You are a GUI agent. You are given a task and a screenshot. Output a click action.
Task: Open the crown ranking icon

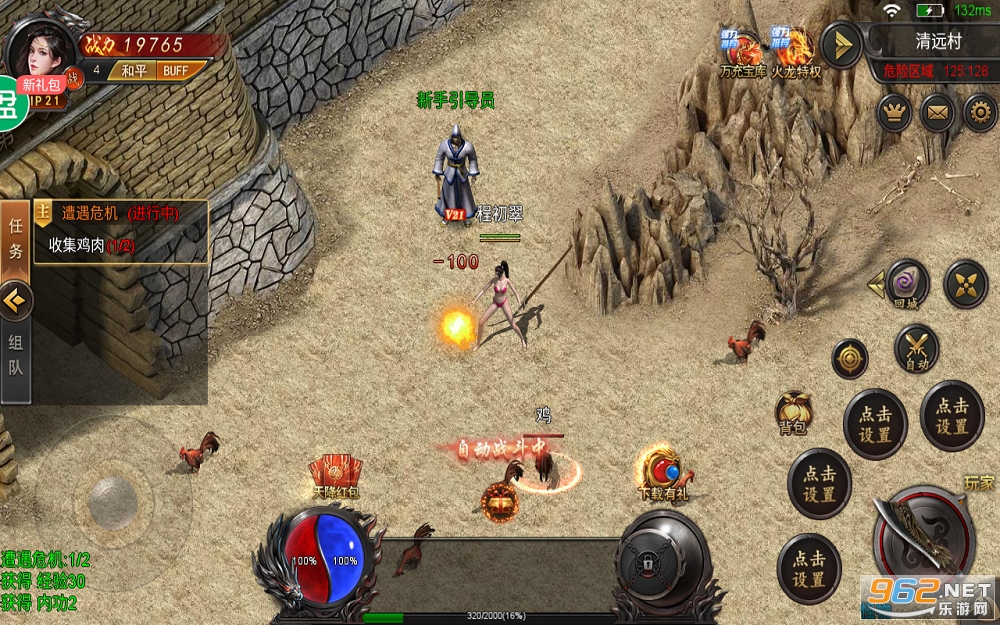[x=893, y=112]
